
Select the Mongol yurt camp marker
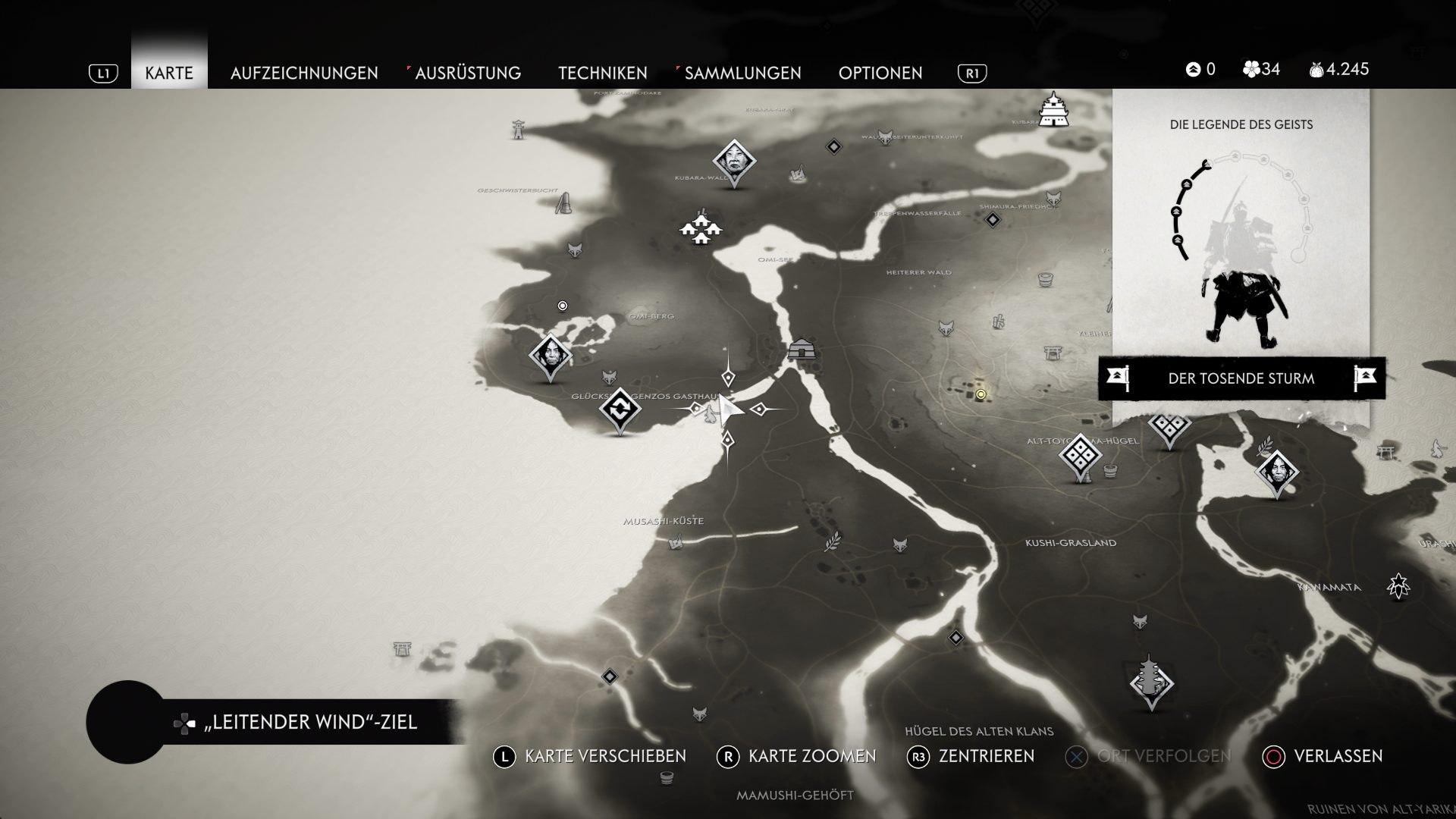coord(800,350)
